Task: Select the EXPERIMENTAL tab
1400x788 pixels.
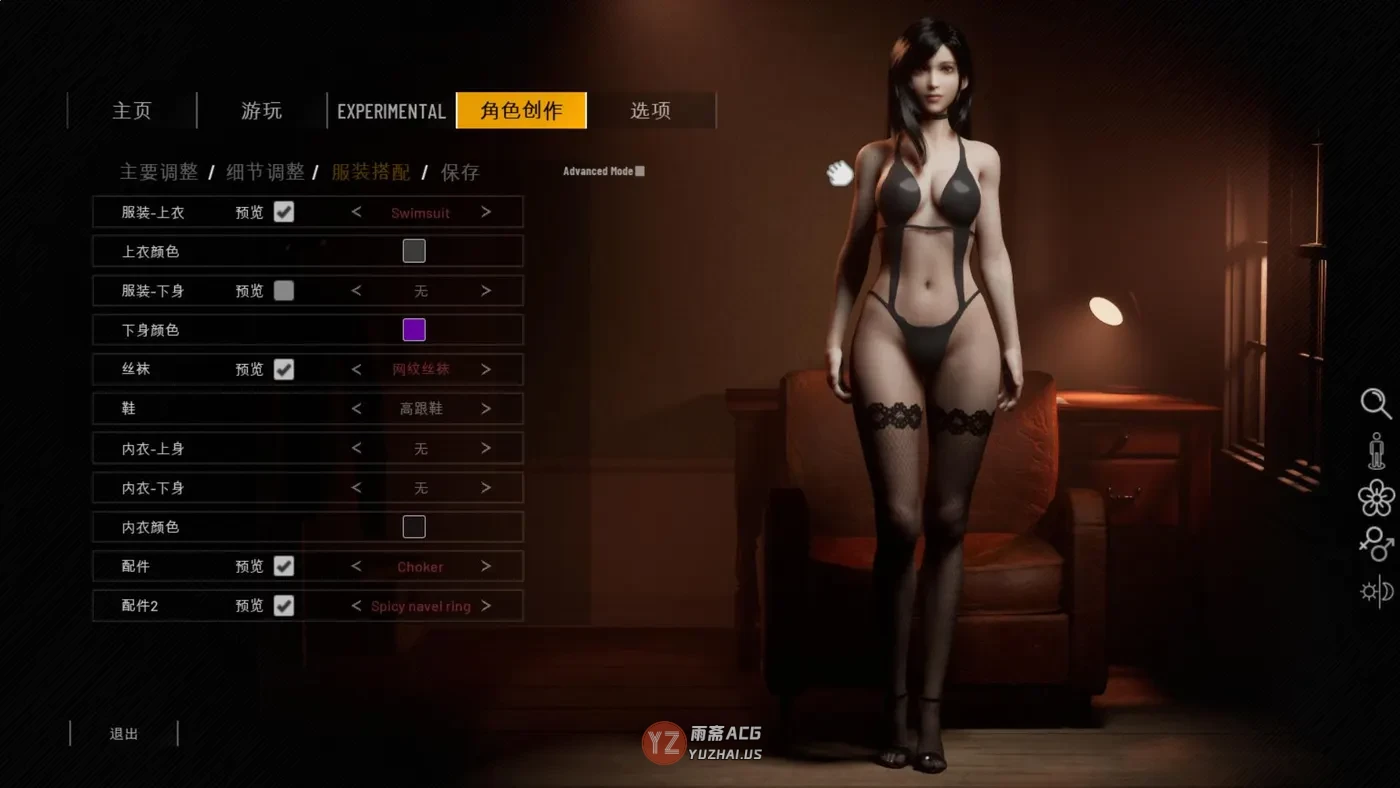Action: tap(391, 111)
